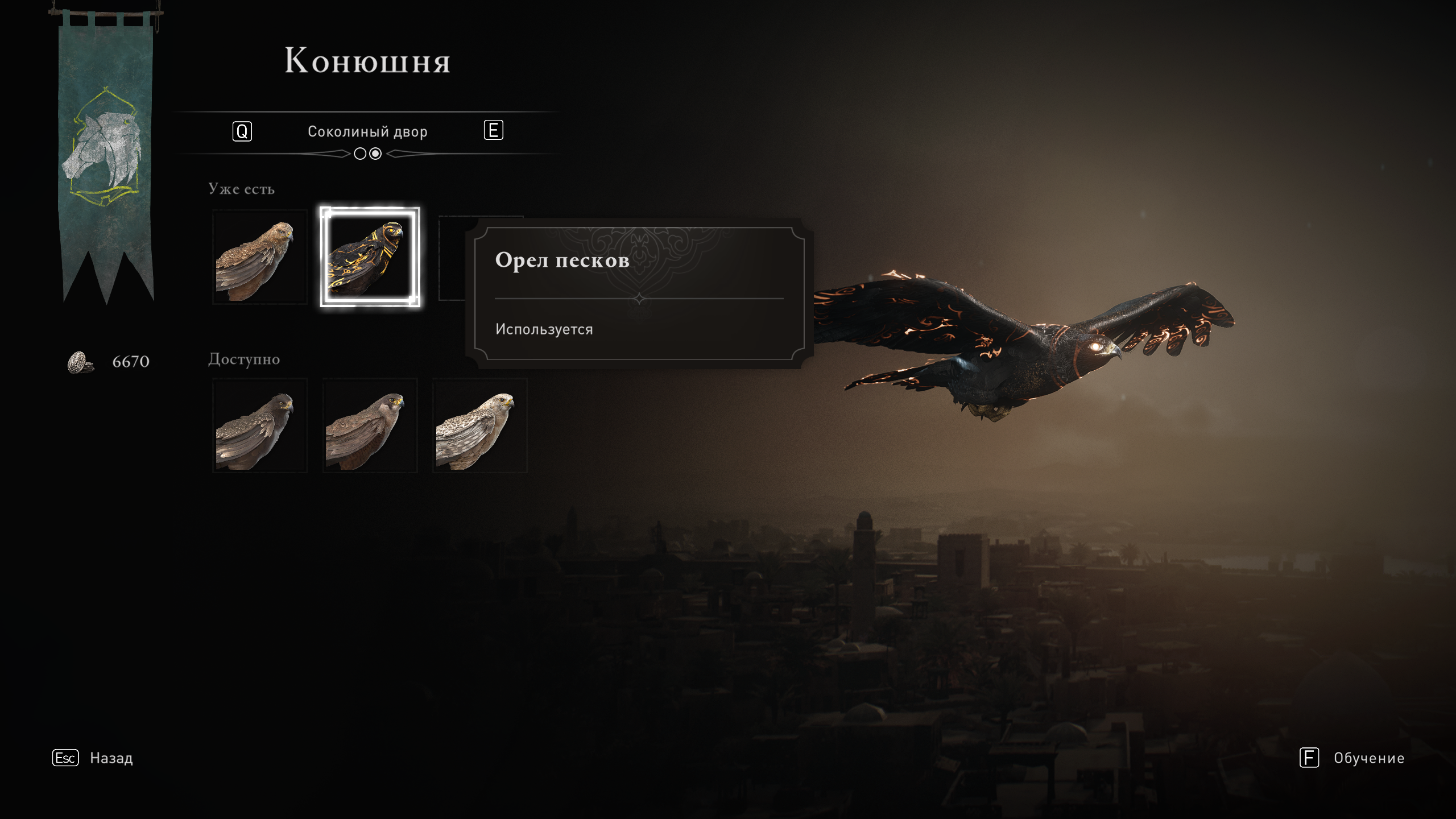This screenshot has height=819, width=1456.
Task: Select the brown eagle in owned birds
Action: (x=259, y=257)
